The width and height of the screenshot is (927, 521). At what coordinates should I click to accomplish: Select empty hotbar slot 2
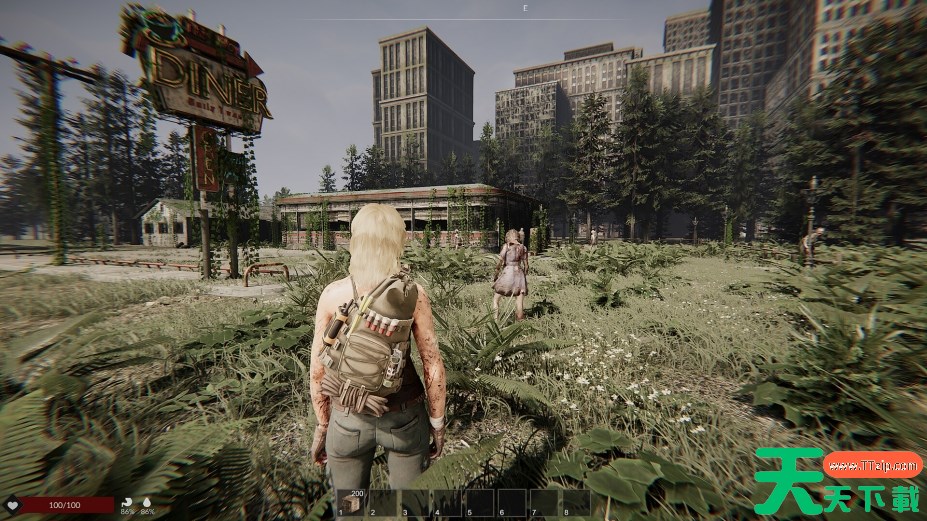coord(383,502)
